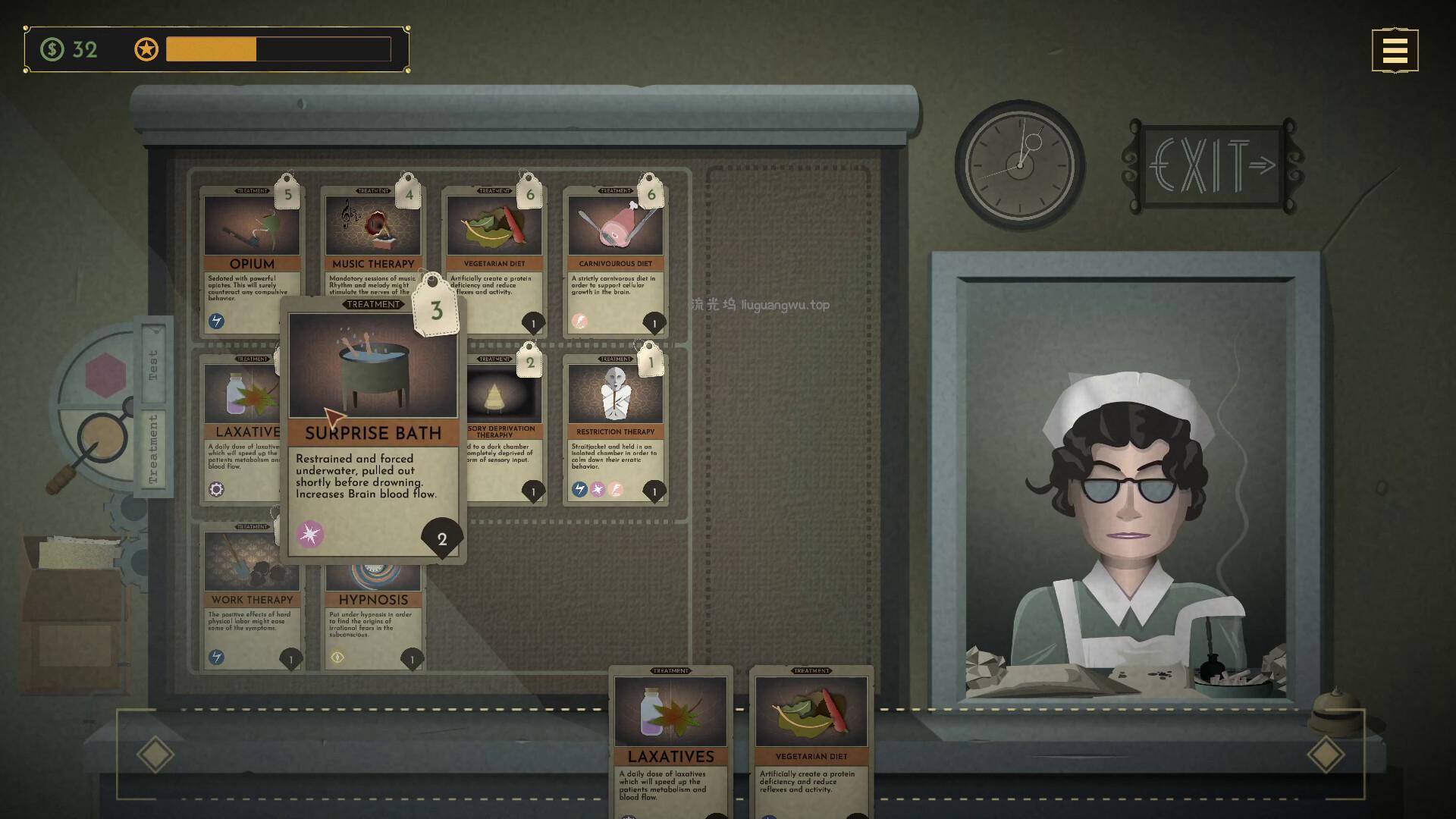Click the pink starburst icon on Restriction Therapy
Image resolution: width=1456 pixels, height=819 pixels.
[598, 489]
